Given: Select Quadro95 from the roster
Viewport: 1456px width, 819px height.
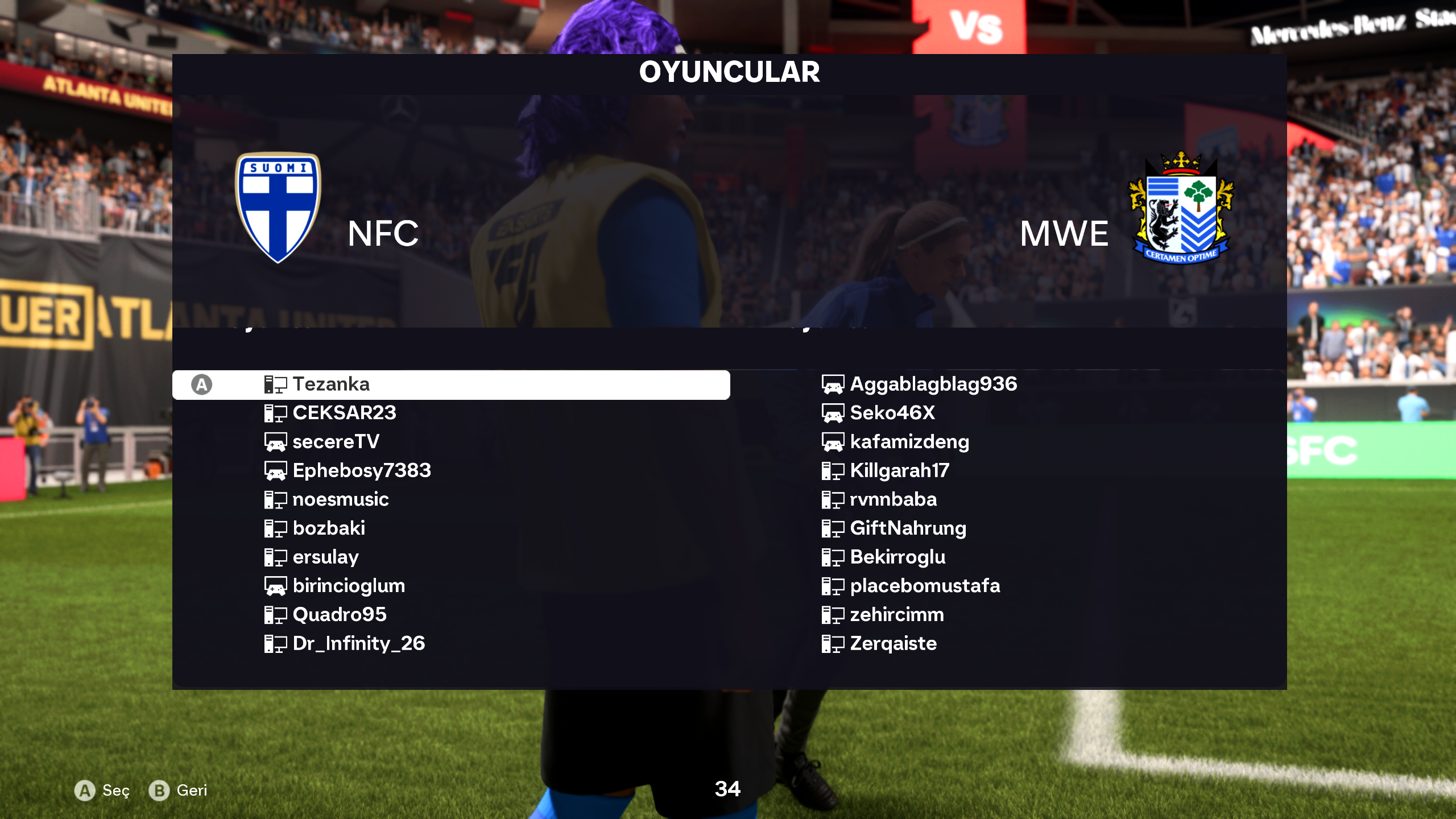Looking at the screenshot, I should click(x=340, y=615).
